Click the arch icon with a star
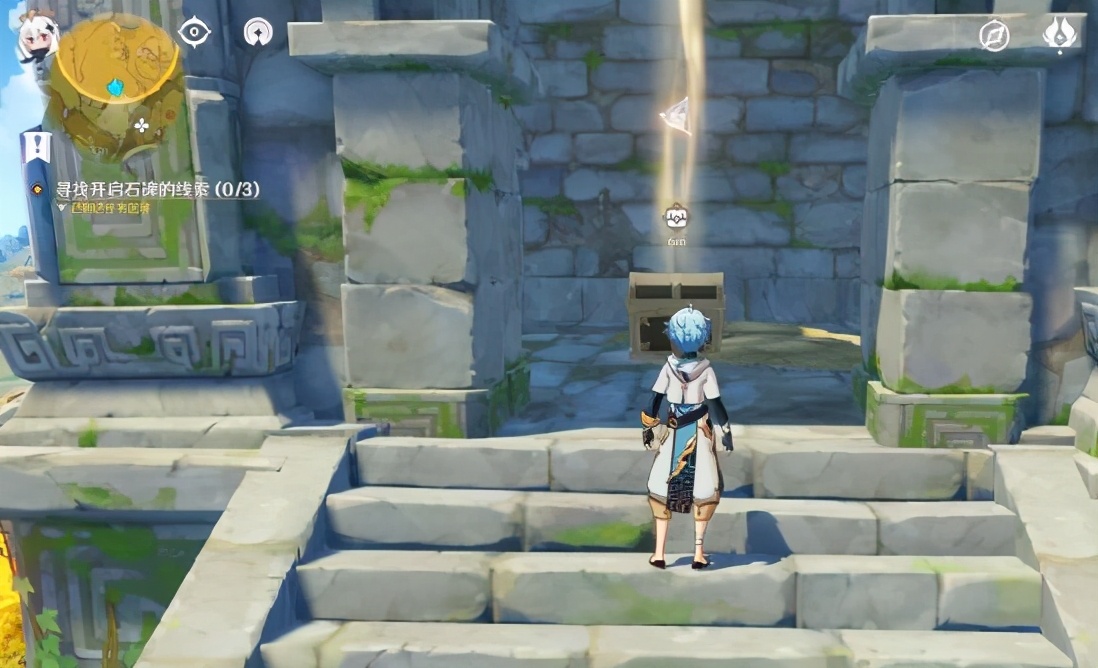This screenshot has height=668, width=1098. tap(258, 33)
